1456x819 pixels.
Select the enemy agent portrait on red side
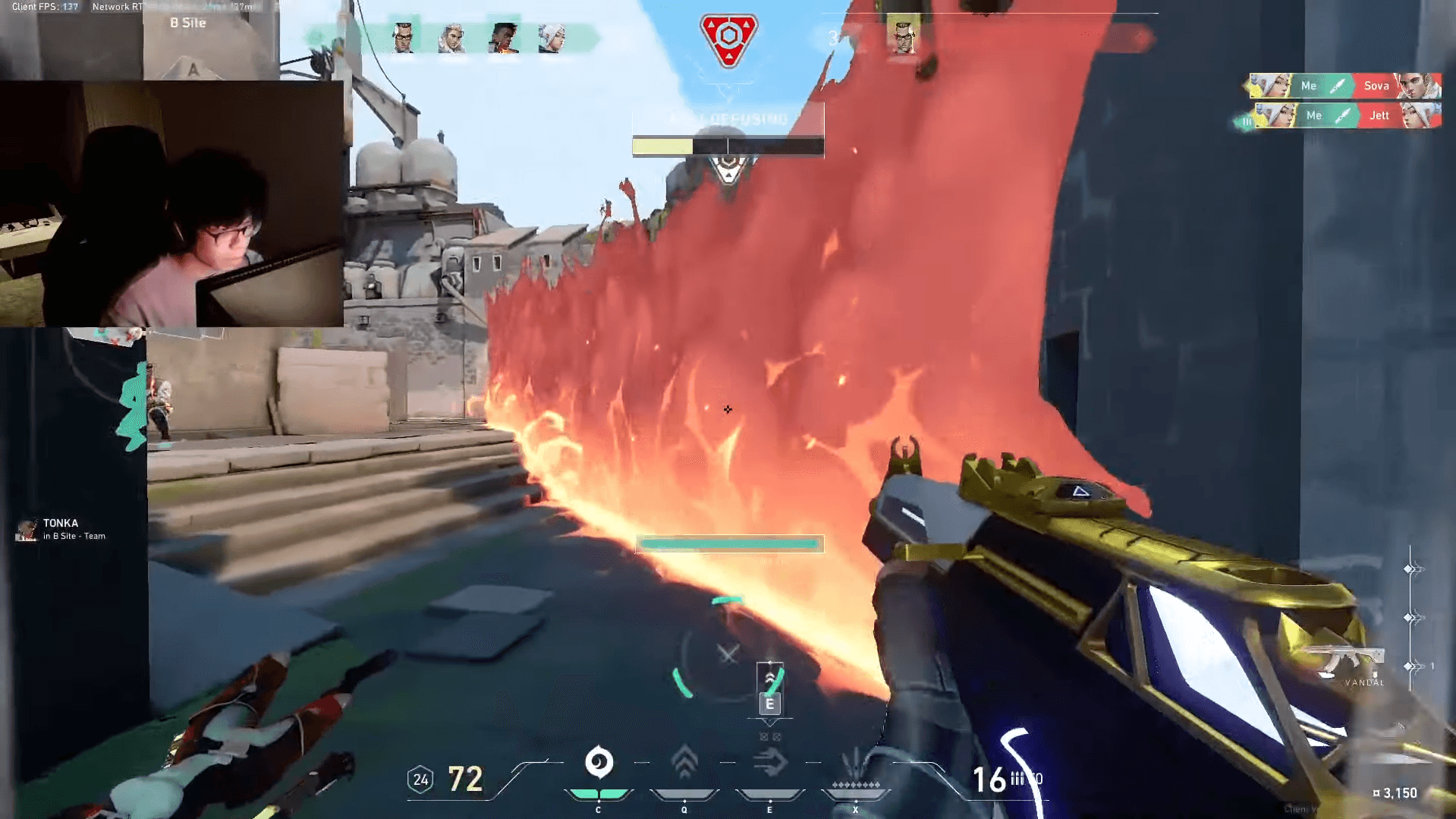(x=902, y=36)
